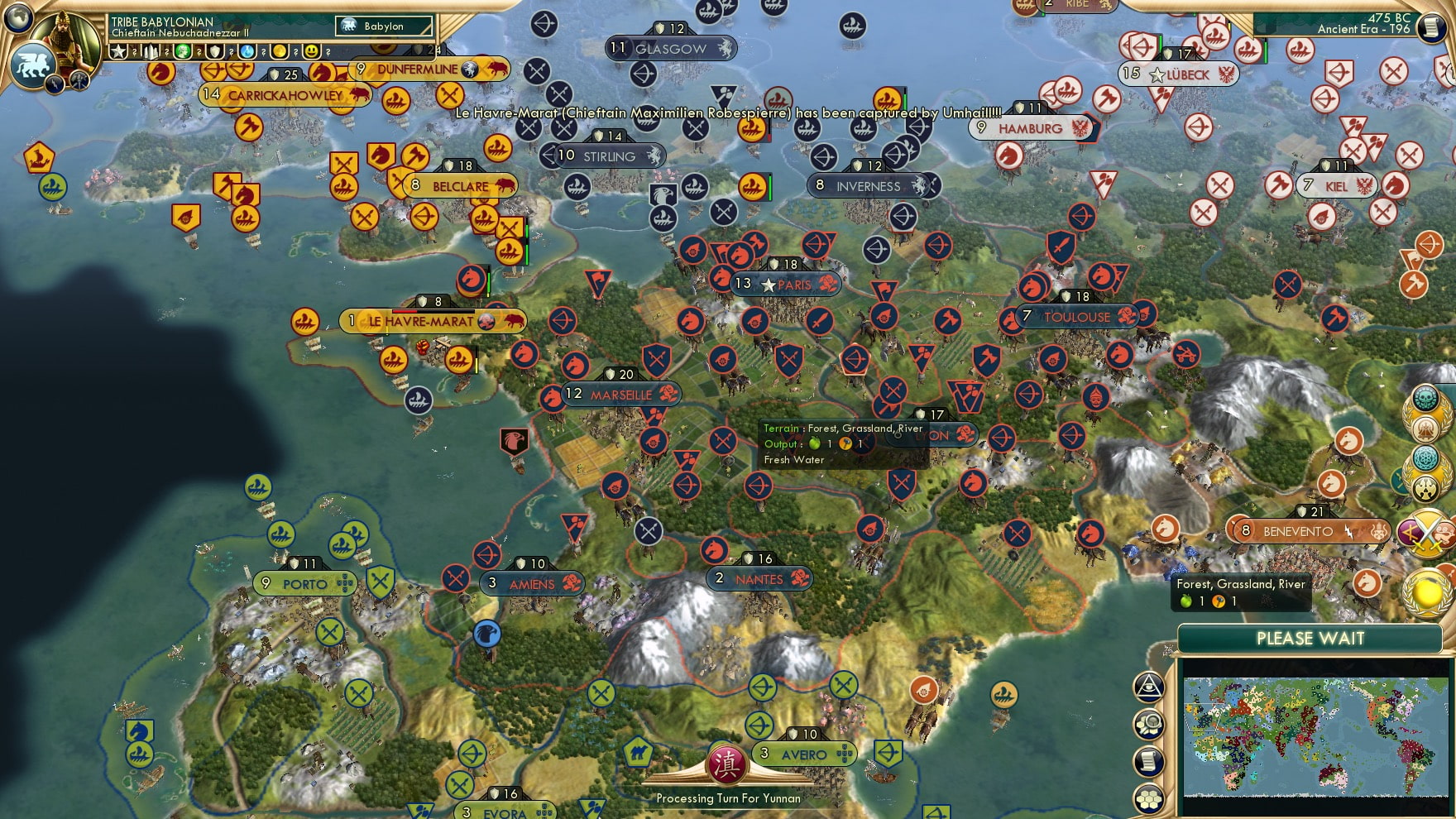Image resolution: width=1456 pixels, height=819 pixels.
Task: Click the gold coin indicator in top bar
Action: point(278,52)
